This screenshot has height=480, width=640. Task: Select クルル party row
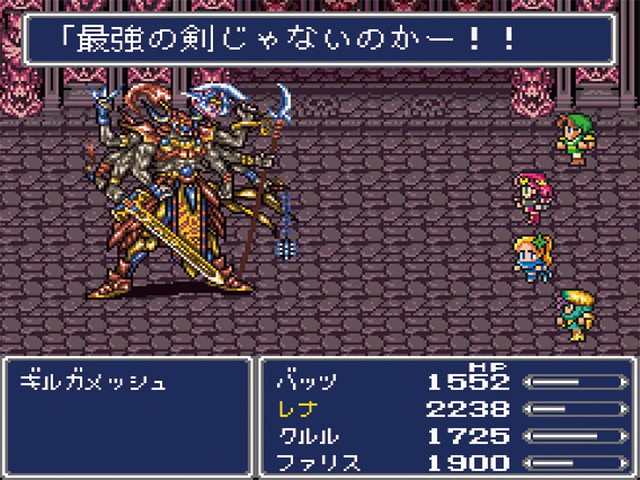pyautogui.click(x=306, y=436)
